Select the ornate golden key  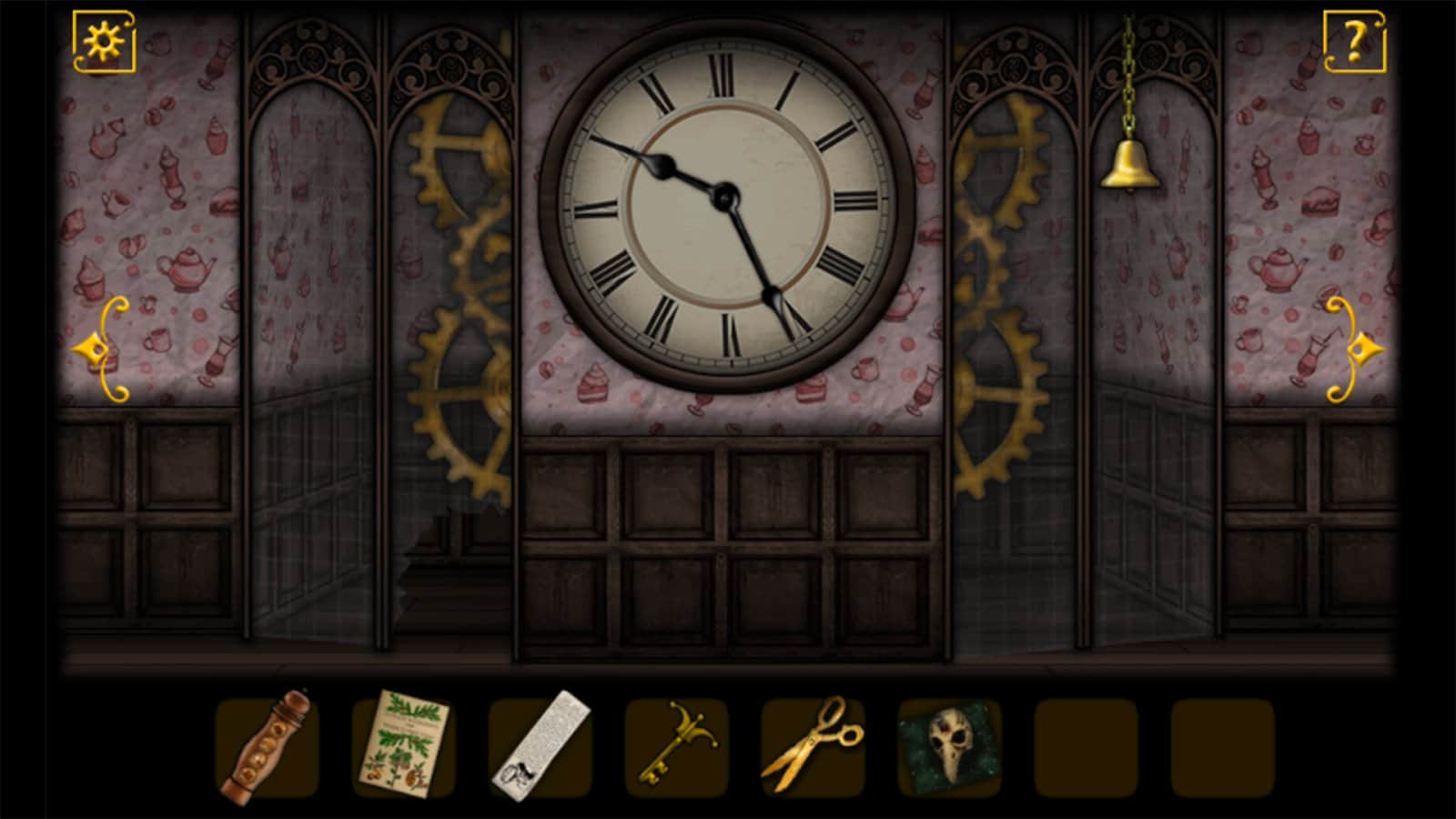click(676, 744)
